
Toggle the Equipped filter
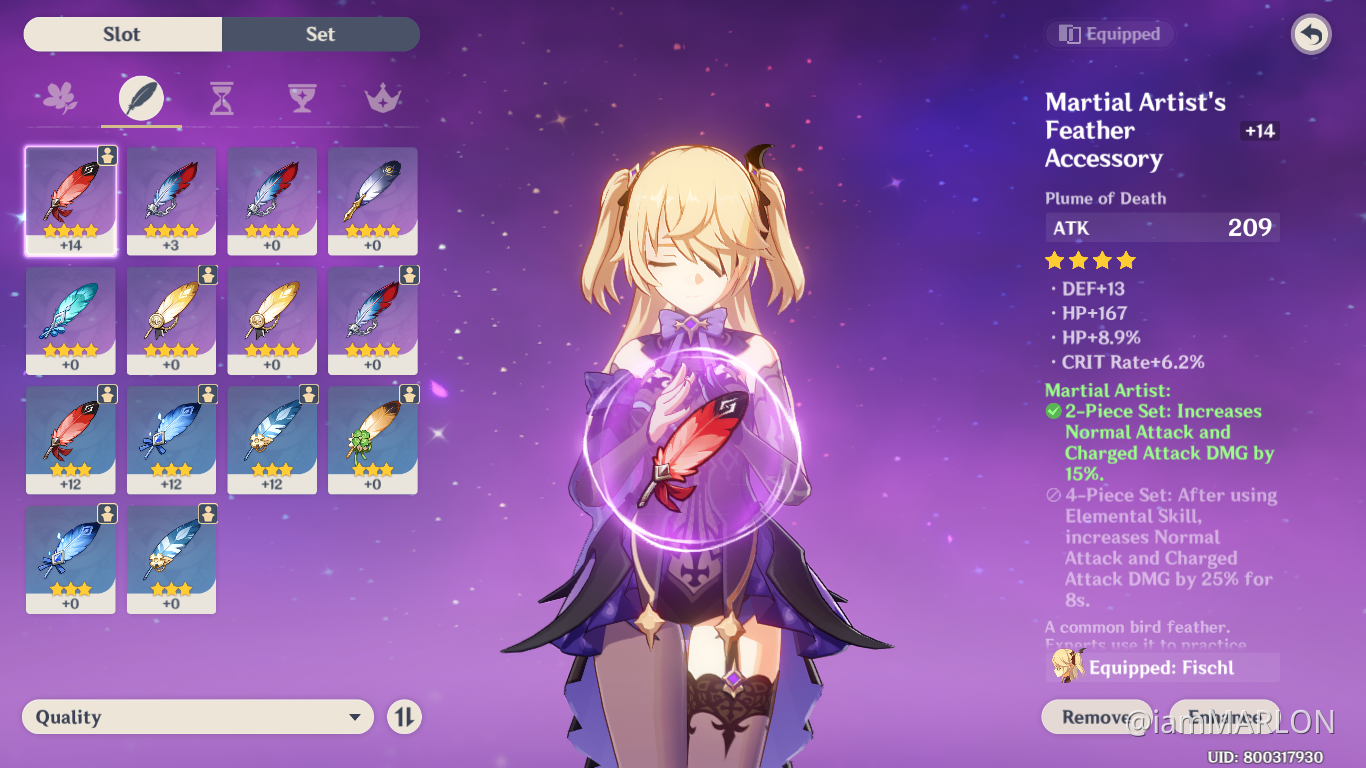pyautogui.click(x=1109, y=33)
